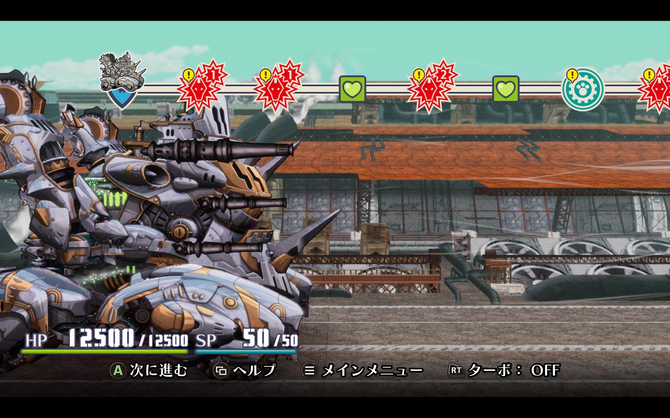Select the tank marker on the route
This screenshot has width=670, height=418.
pos(122,79)
